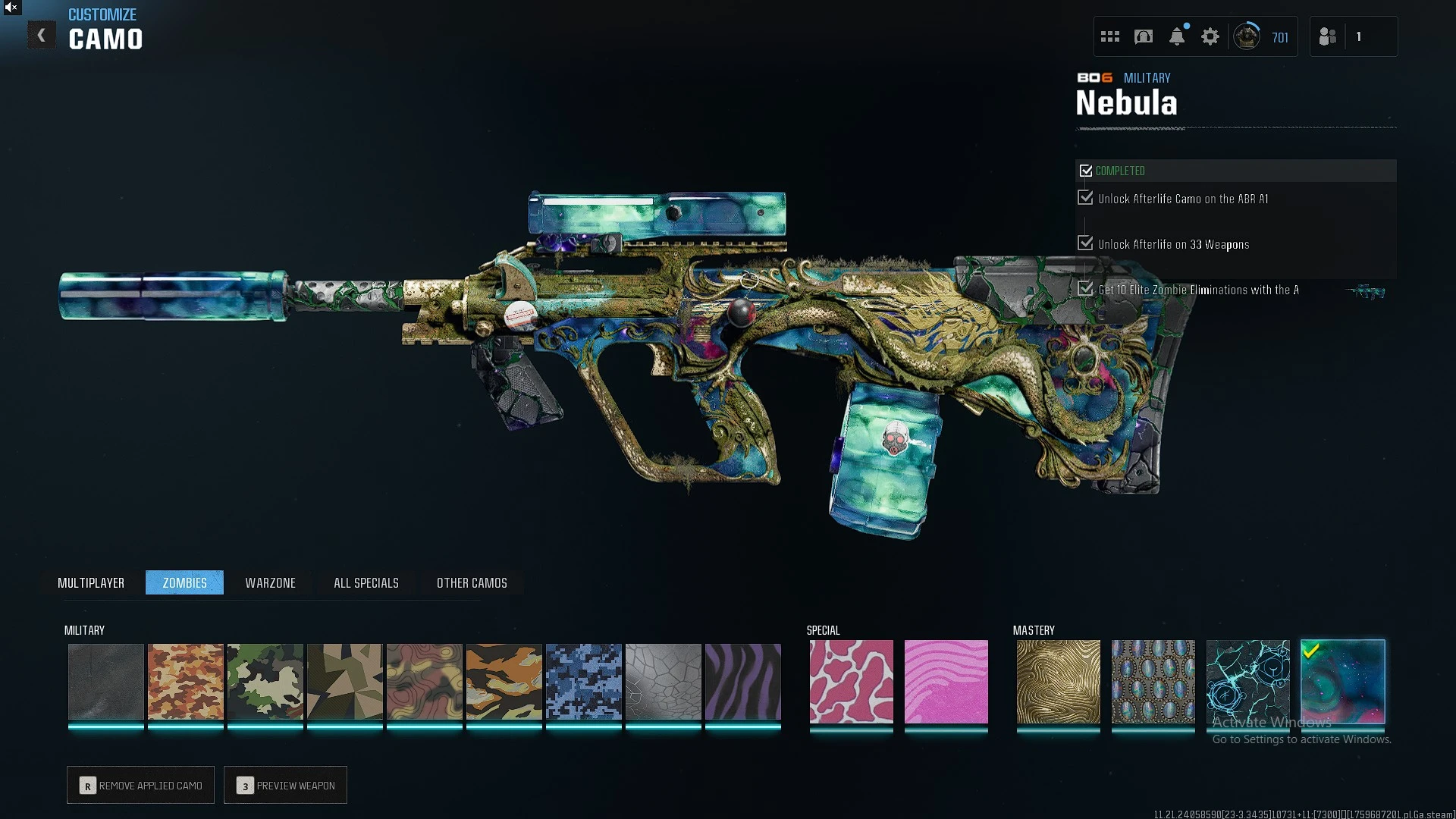
Task: Switch to the Multiplayer camo tab
Action: pyautogui.click(x=91, y=582)
